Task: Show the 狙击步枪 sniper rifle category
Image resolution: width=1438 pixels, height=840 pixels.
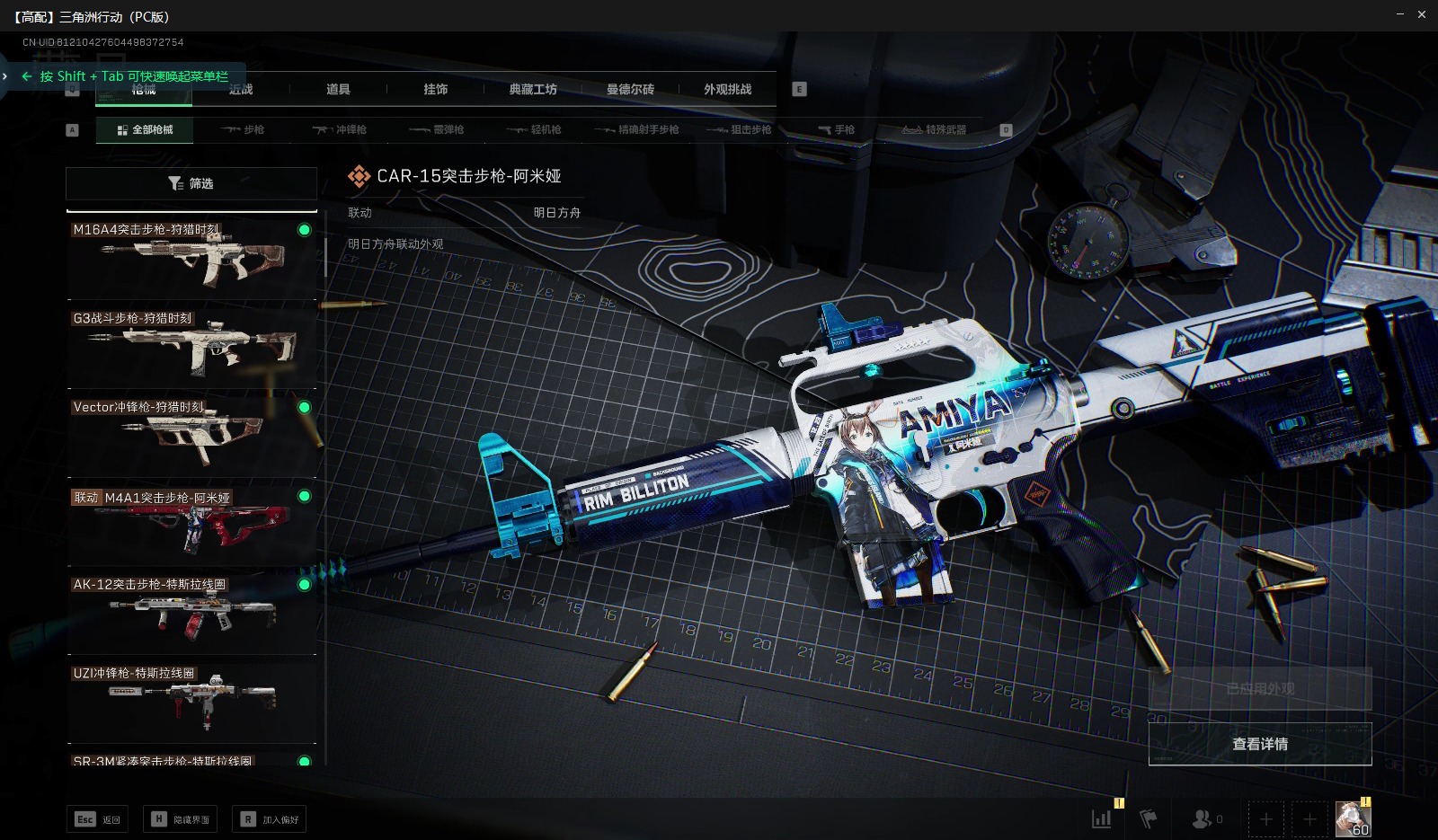Action: pos(739,130)
